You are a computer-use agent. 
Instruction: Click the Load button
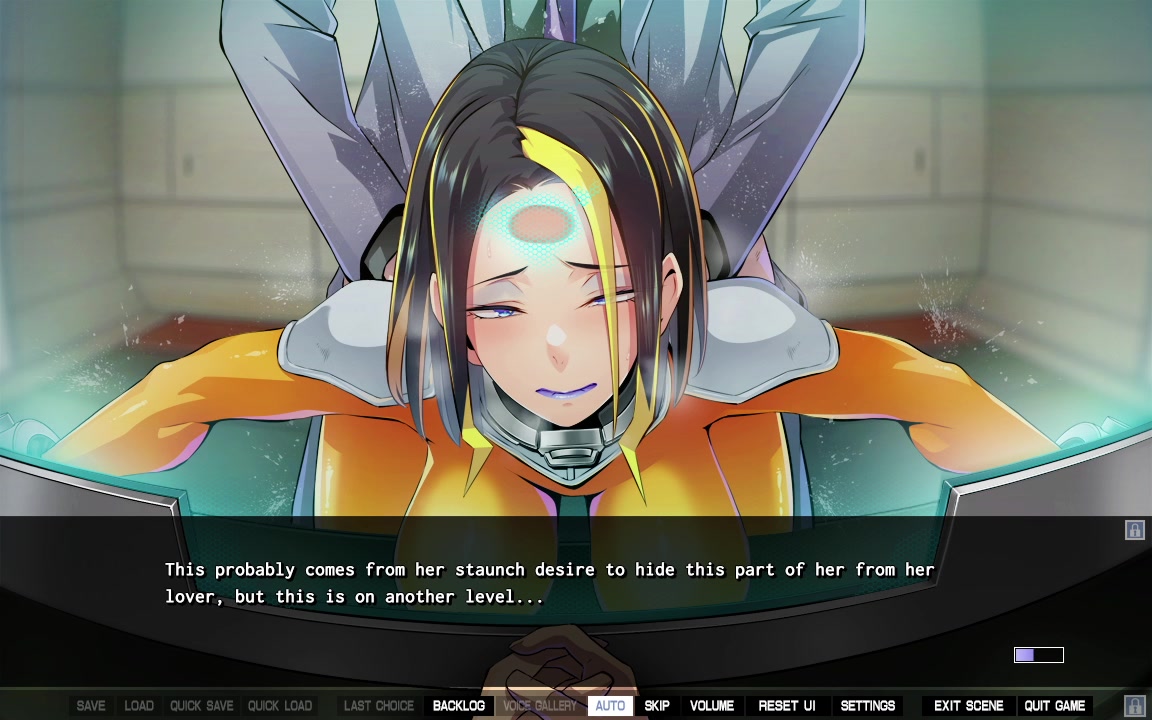coord(139,706)
